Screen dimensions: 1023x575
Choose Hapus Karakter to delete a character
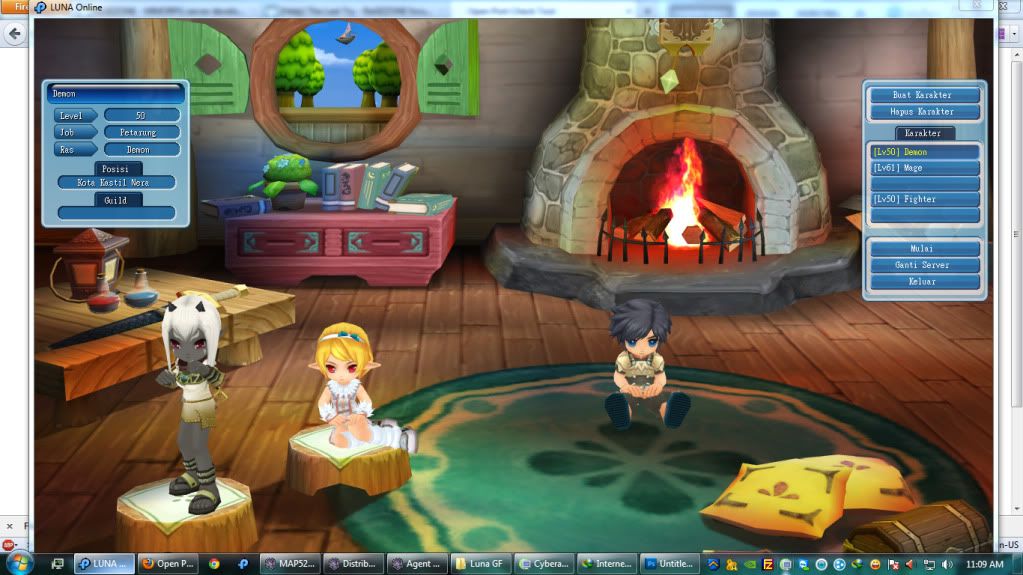click(923, 111)
